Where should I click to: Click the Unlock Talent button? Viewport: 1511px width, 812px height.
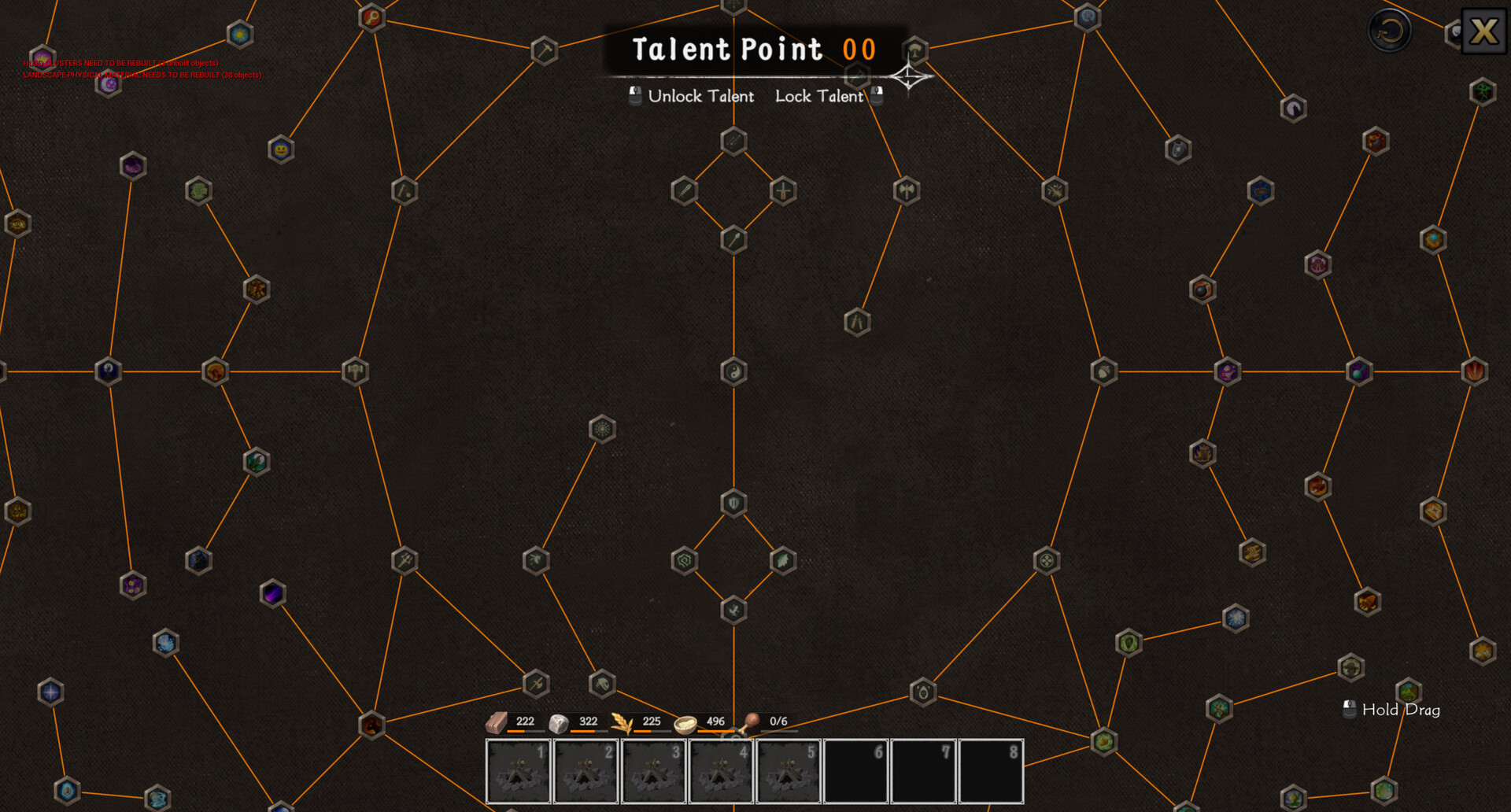700,96
